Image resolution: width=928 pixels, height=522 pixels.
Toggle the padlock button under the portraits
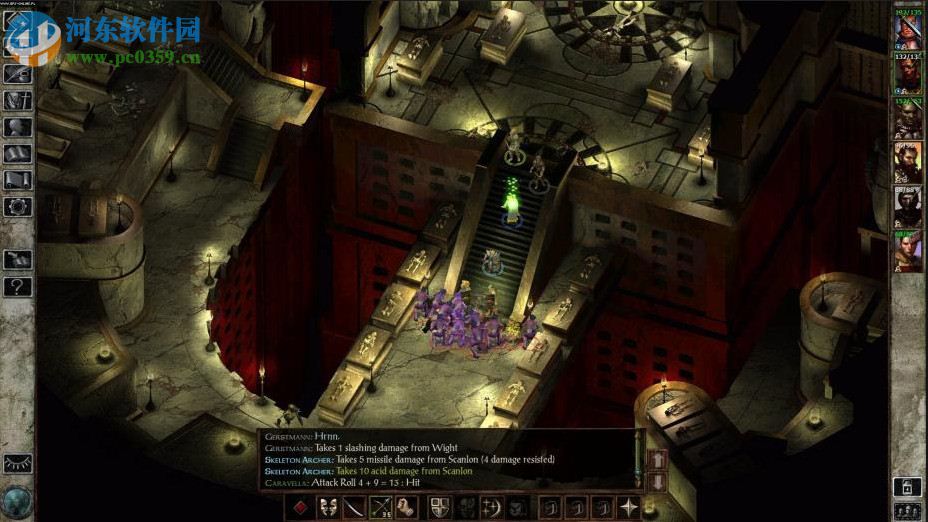pos(907,487)
